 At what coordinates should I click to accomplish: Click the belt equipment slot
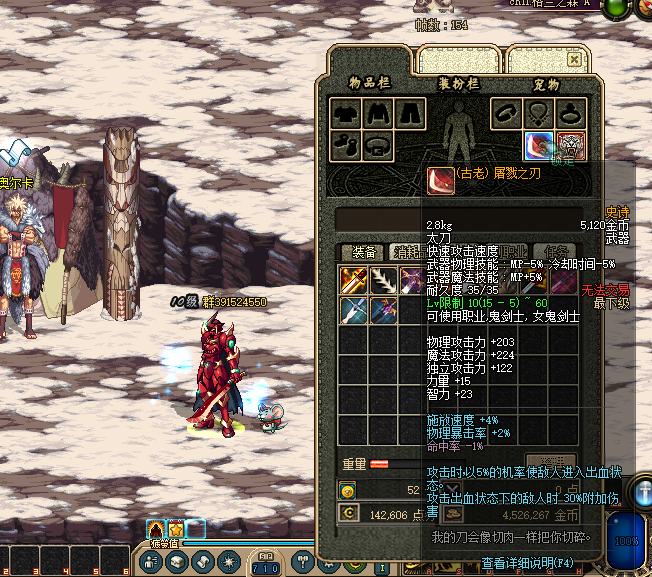click(x=378, y=146)
